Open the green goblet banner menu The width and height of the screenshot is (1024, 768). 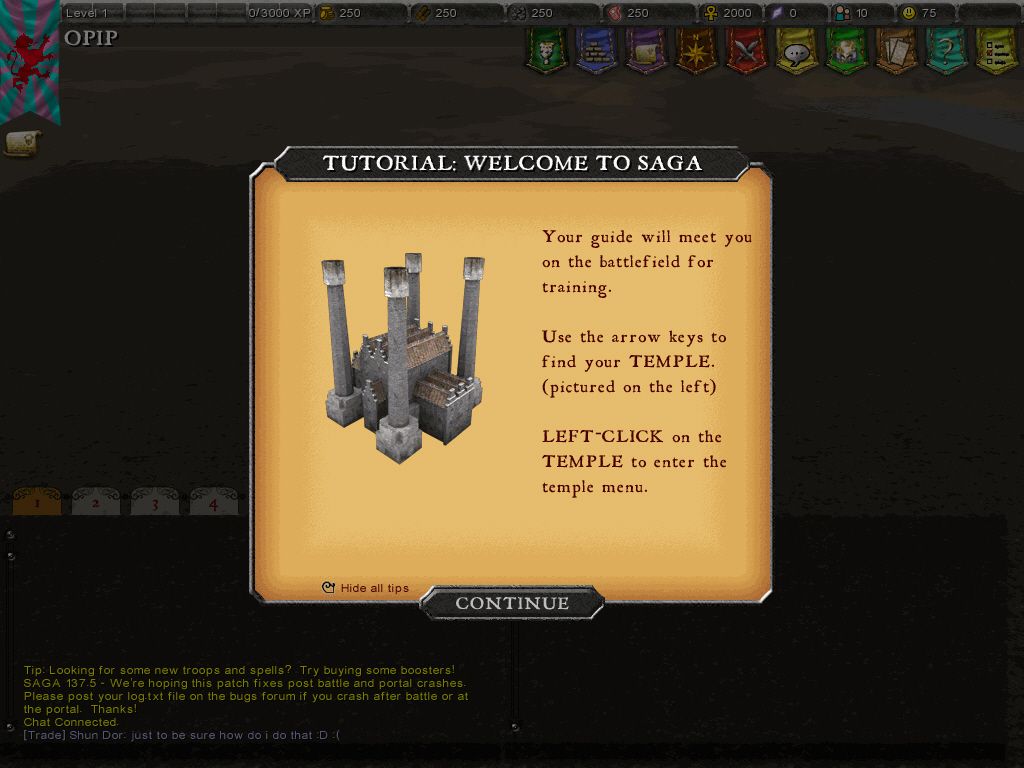[x=546, y=49]
